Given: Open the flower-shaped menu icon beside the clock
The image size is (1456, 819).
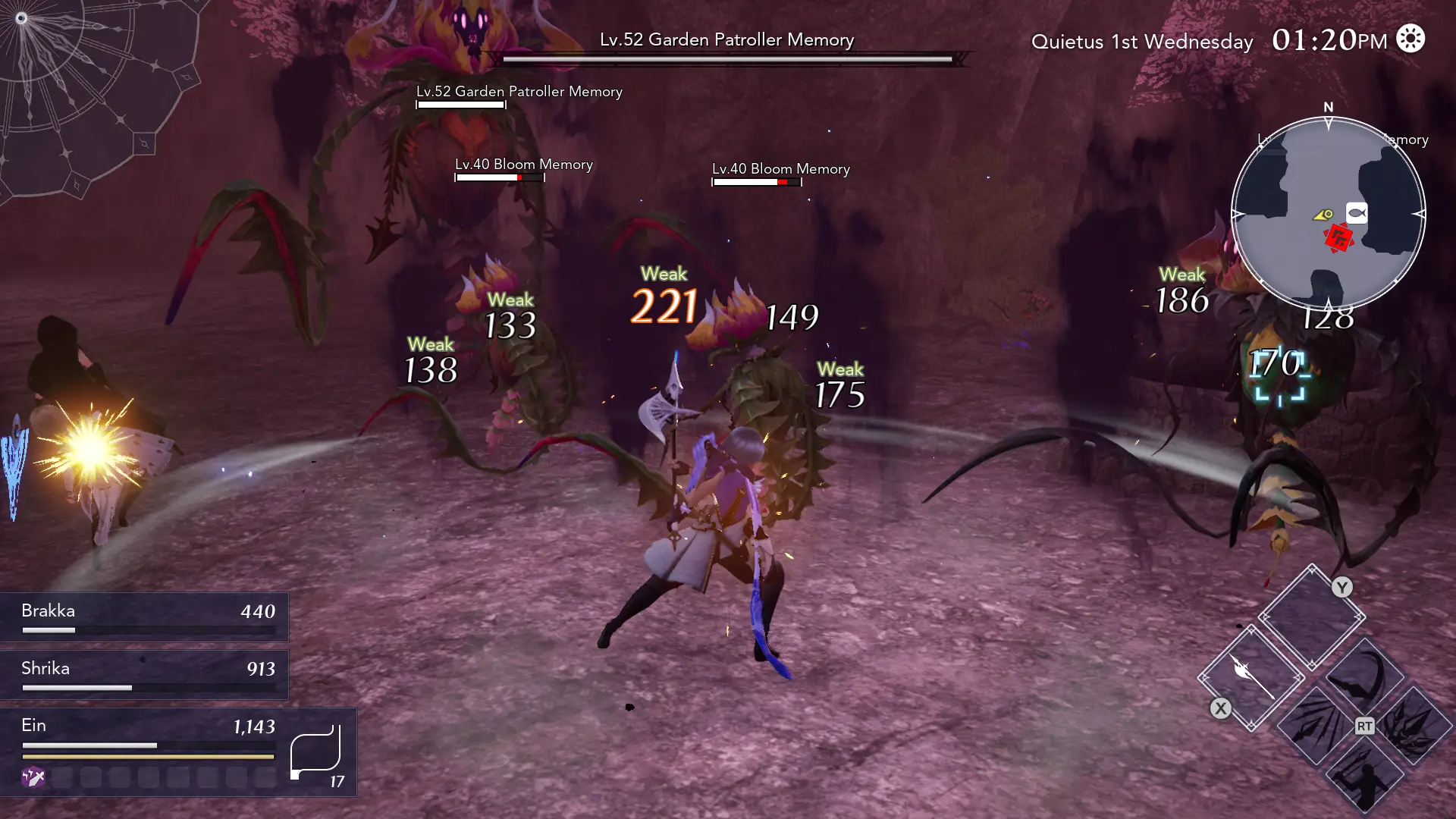Looking at the screenshot, I should [x=1411, y=39].
